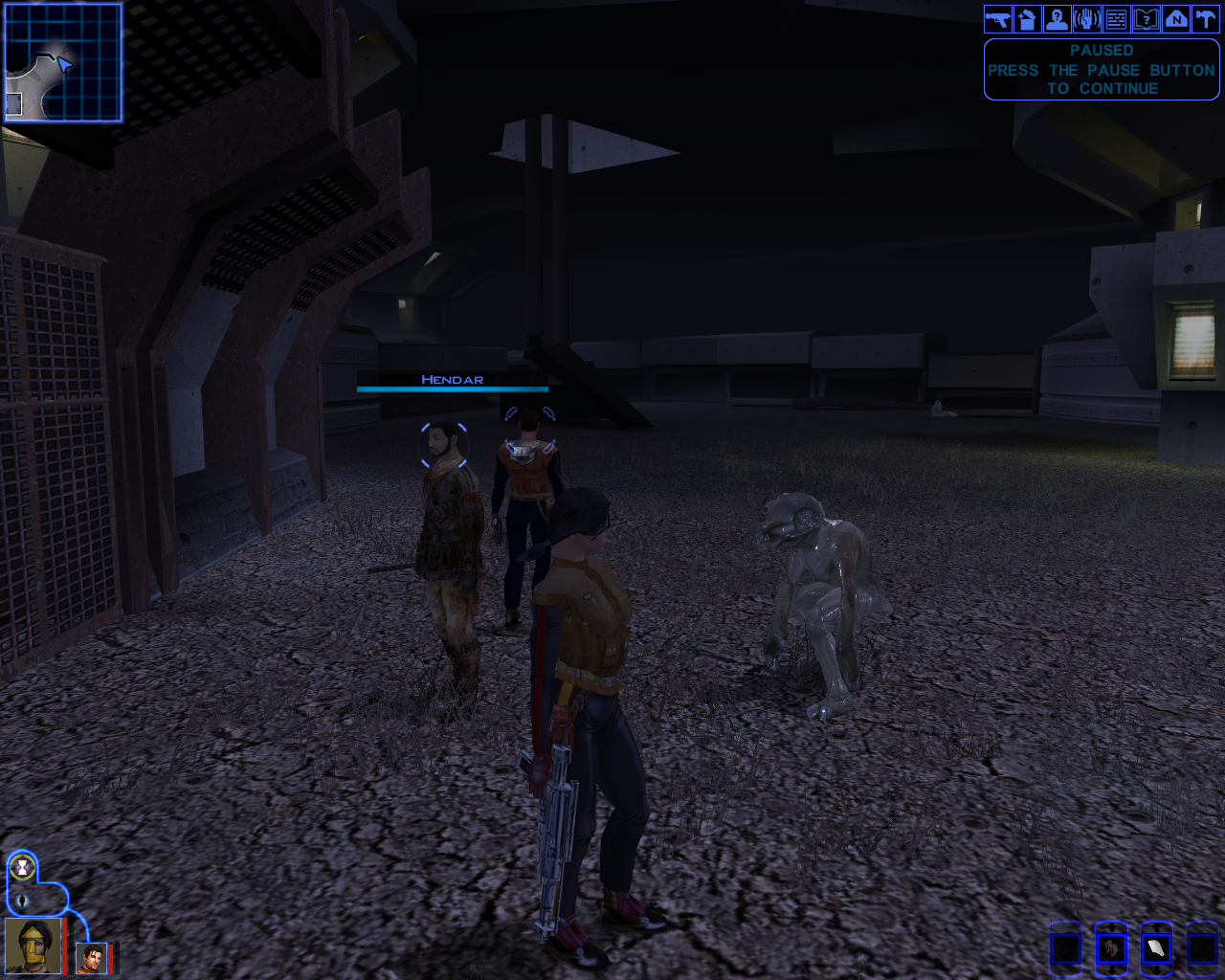Use the medpac in the quickslot
Viewport: 1225px width, 980px height.
pyautogui.click(x=1112, y=948)
